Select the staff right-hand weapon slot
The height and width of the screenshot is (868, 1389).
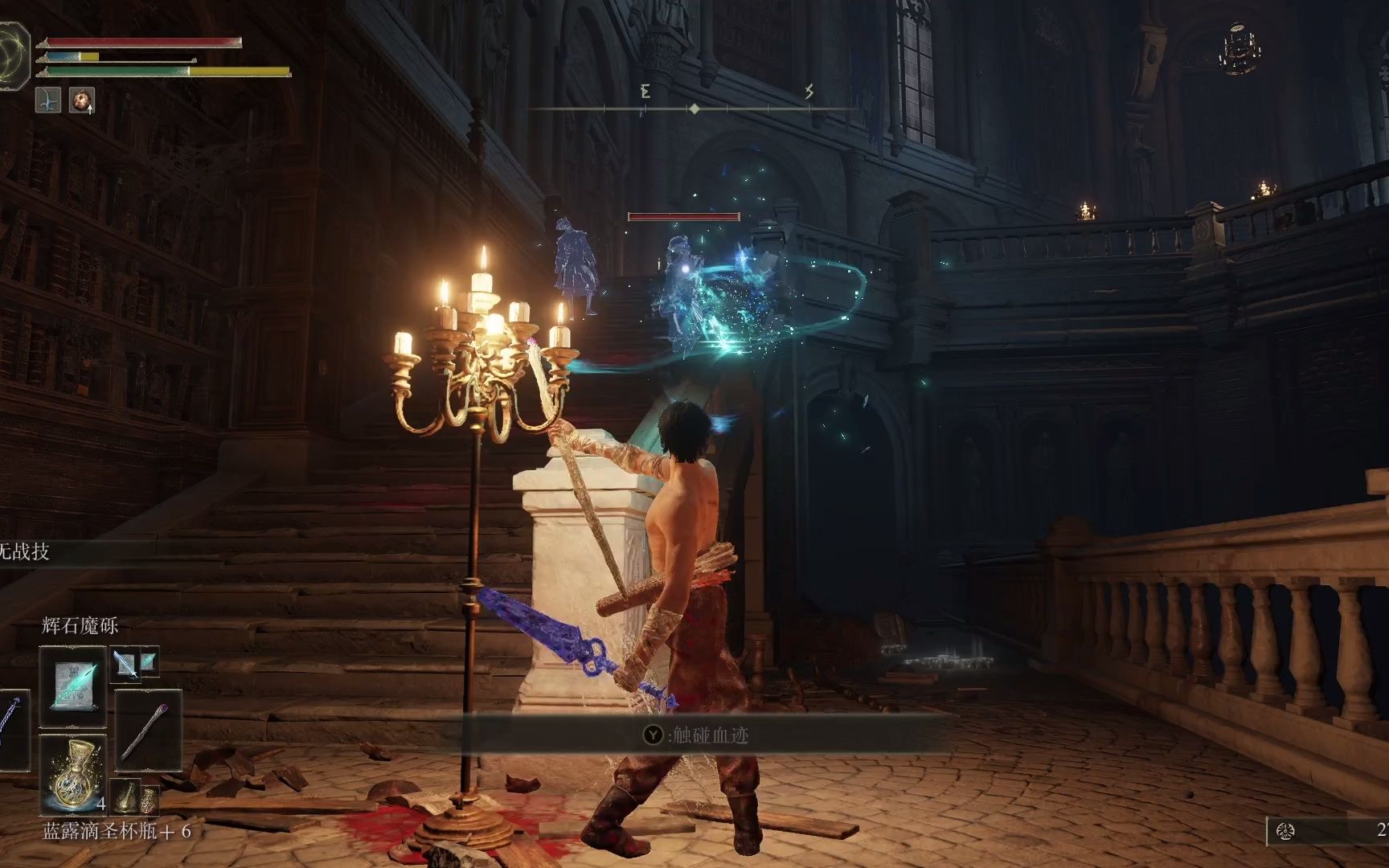point(149,727)
